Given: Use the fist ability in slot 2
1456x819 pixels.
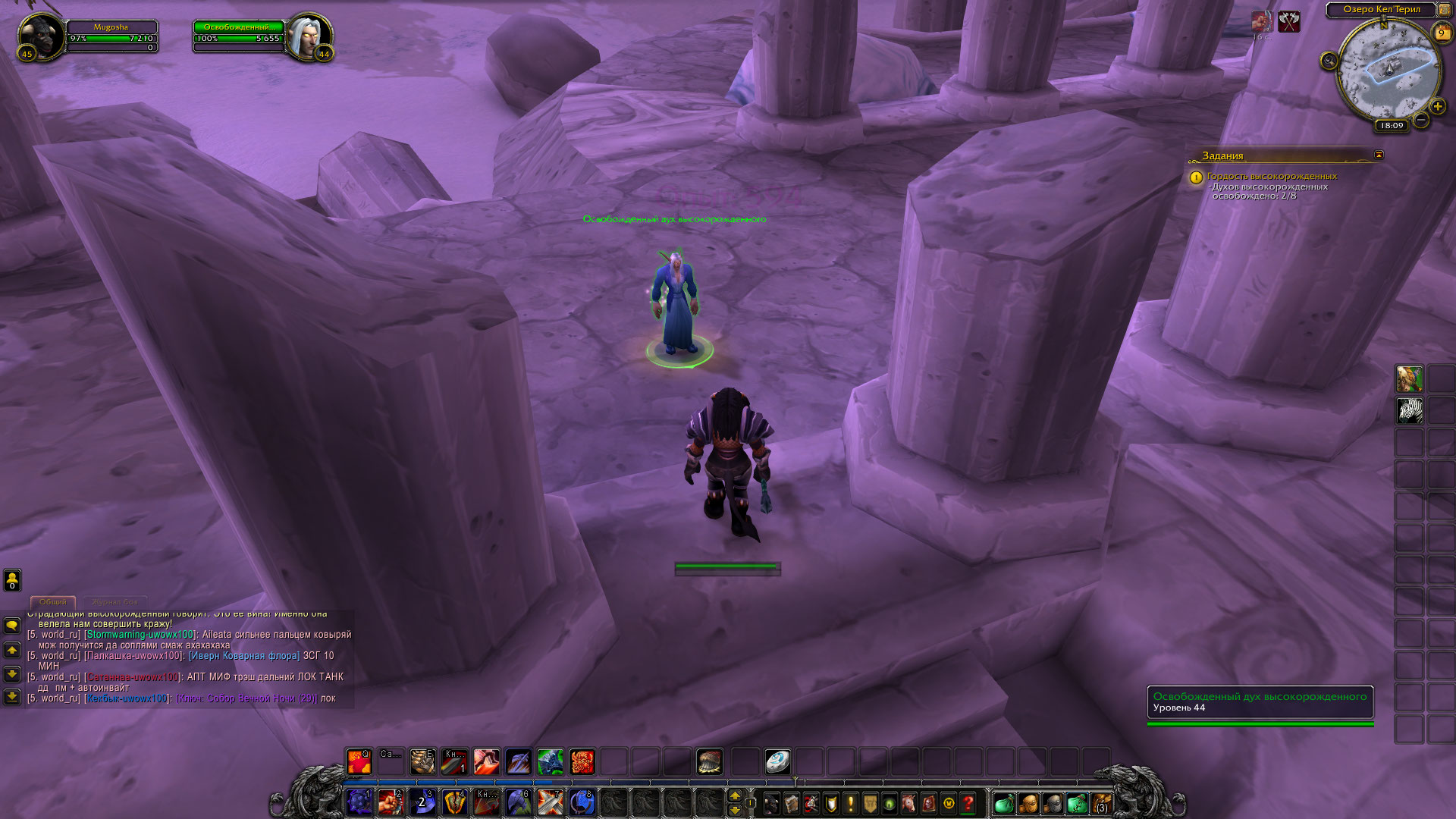Looking at the screenshot, I should pos(391,802).
